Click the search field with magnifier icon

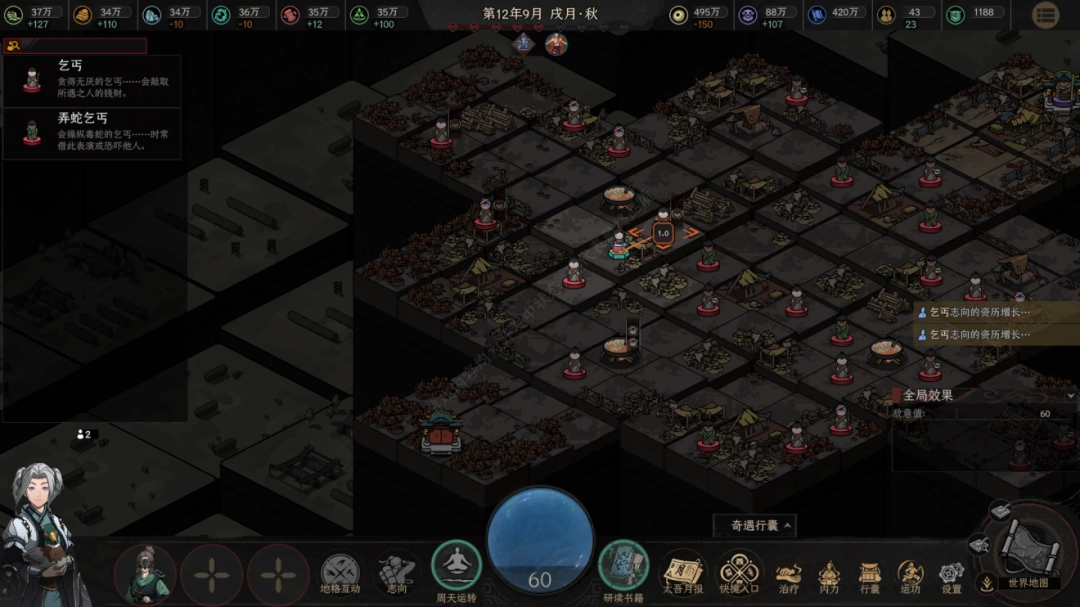76,45
